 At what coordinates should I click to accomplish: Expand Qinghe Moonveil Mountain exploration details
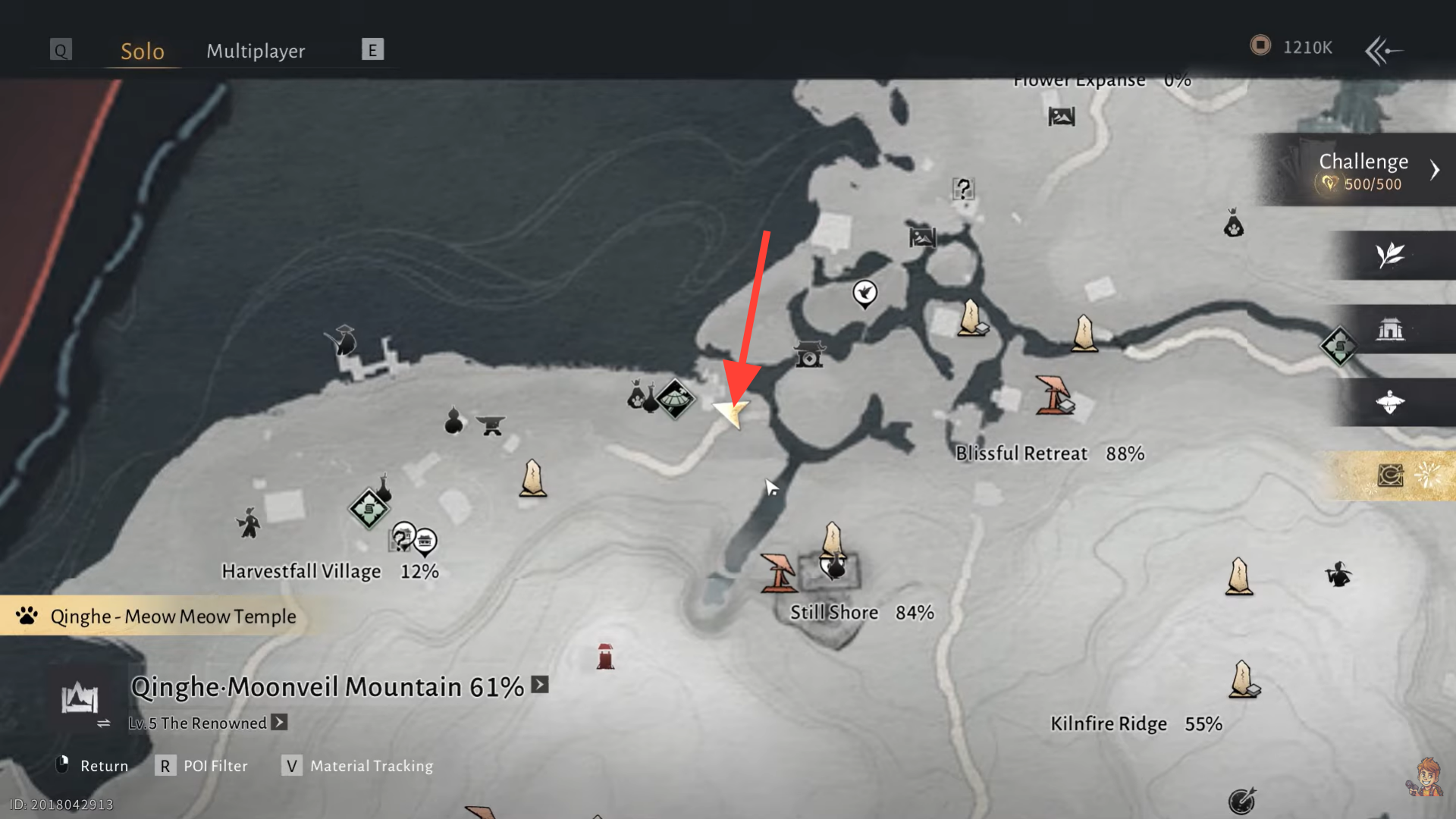[x=540, y=685]
